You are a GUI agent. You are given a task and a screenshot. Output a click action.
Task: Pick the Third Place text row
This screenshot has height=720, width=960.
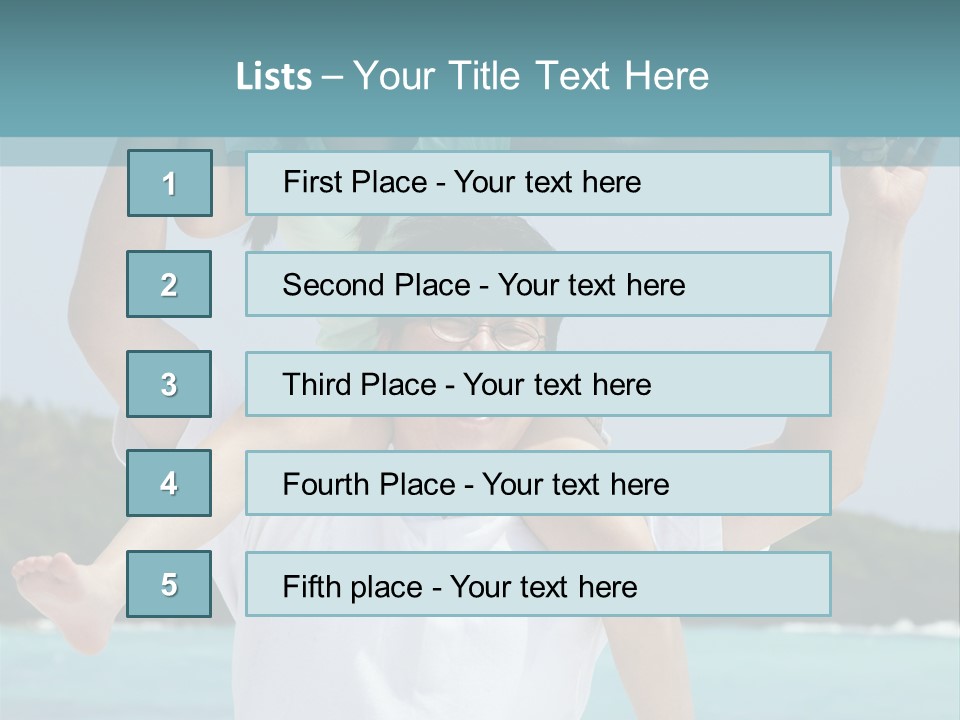[x=538, y=384]
